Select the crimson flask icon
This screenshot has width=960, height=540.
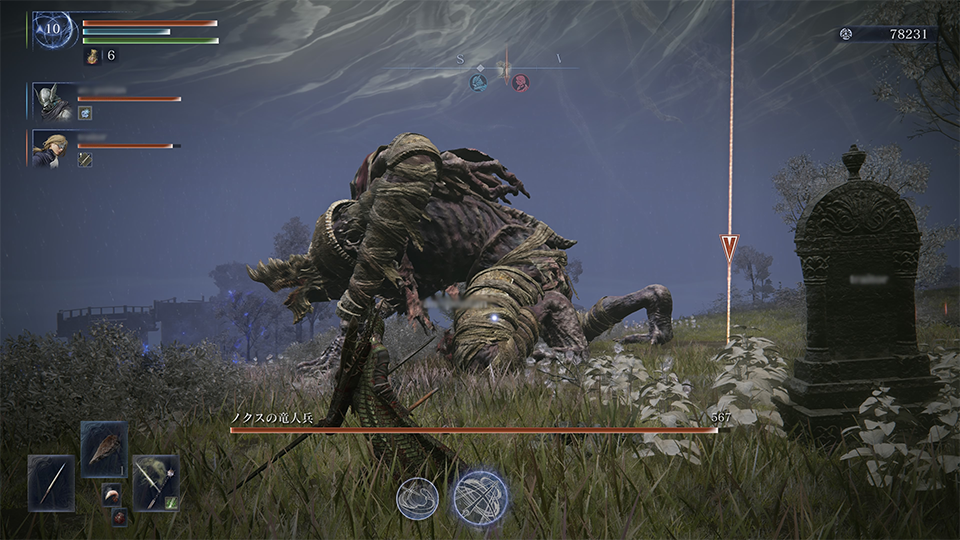tap(92, 56)
